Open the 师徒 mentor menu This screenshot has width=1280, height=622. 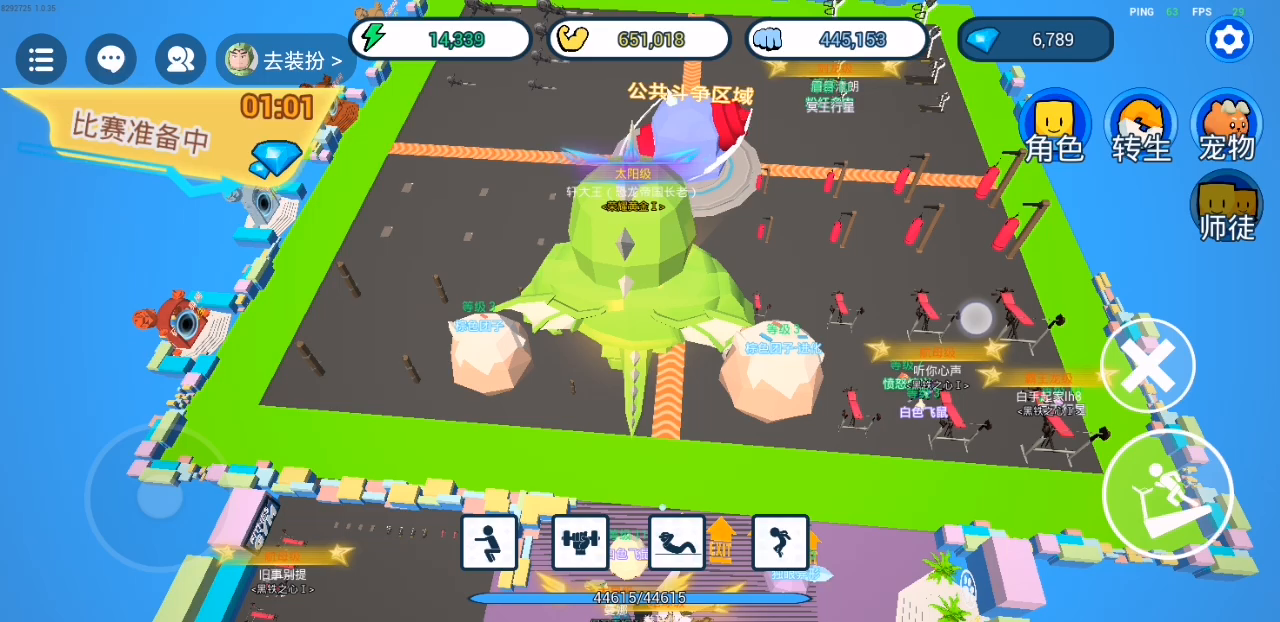click(1226, 208)
